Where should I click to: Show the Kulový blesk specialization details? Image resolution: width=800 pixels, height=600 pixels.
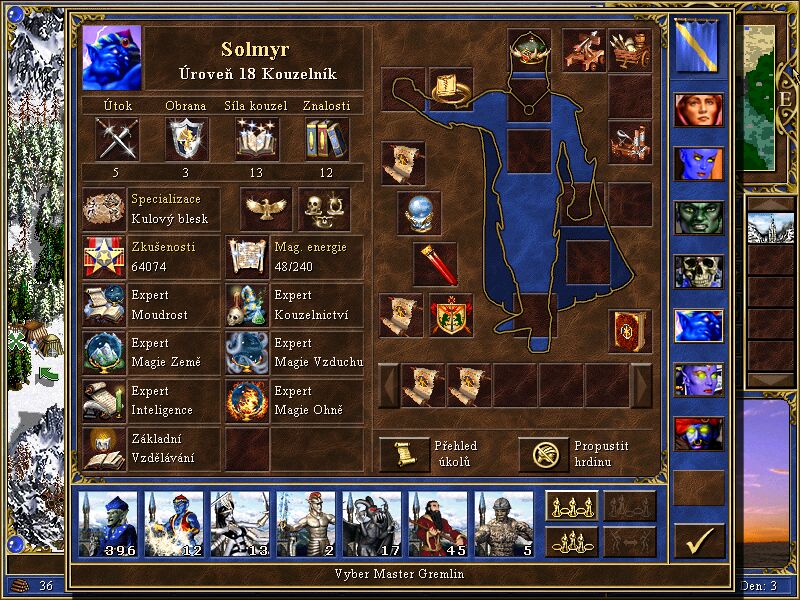(x=105, y=209)
